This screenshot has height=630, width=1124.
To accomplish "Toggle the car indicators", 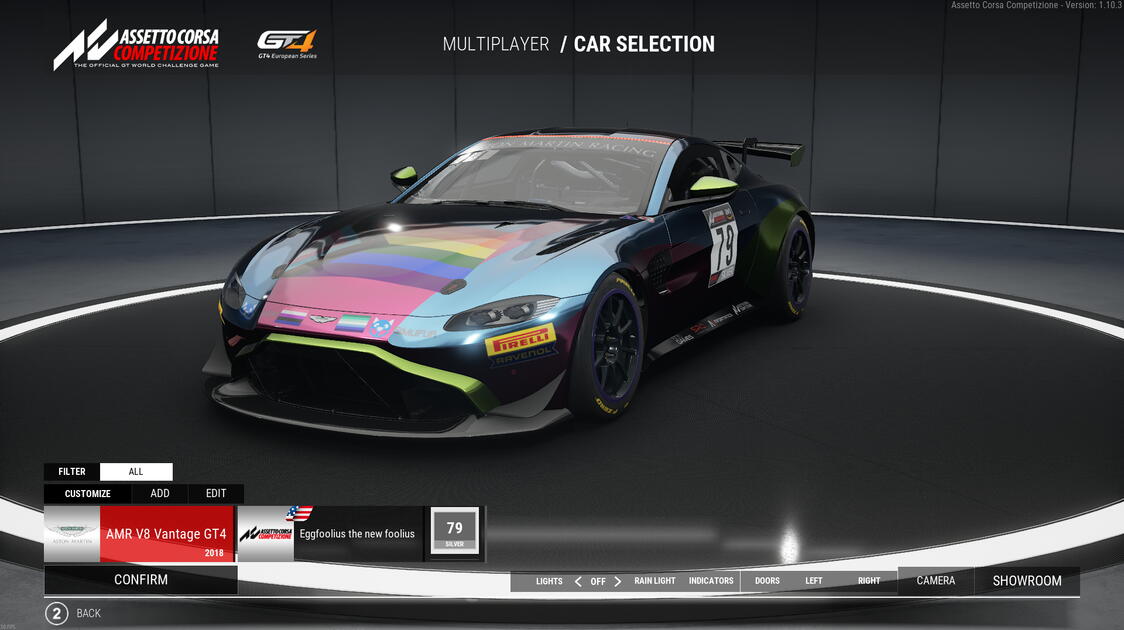I will coord(711,581).
